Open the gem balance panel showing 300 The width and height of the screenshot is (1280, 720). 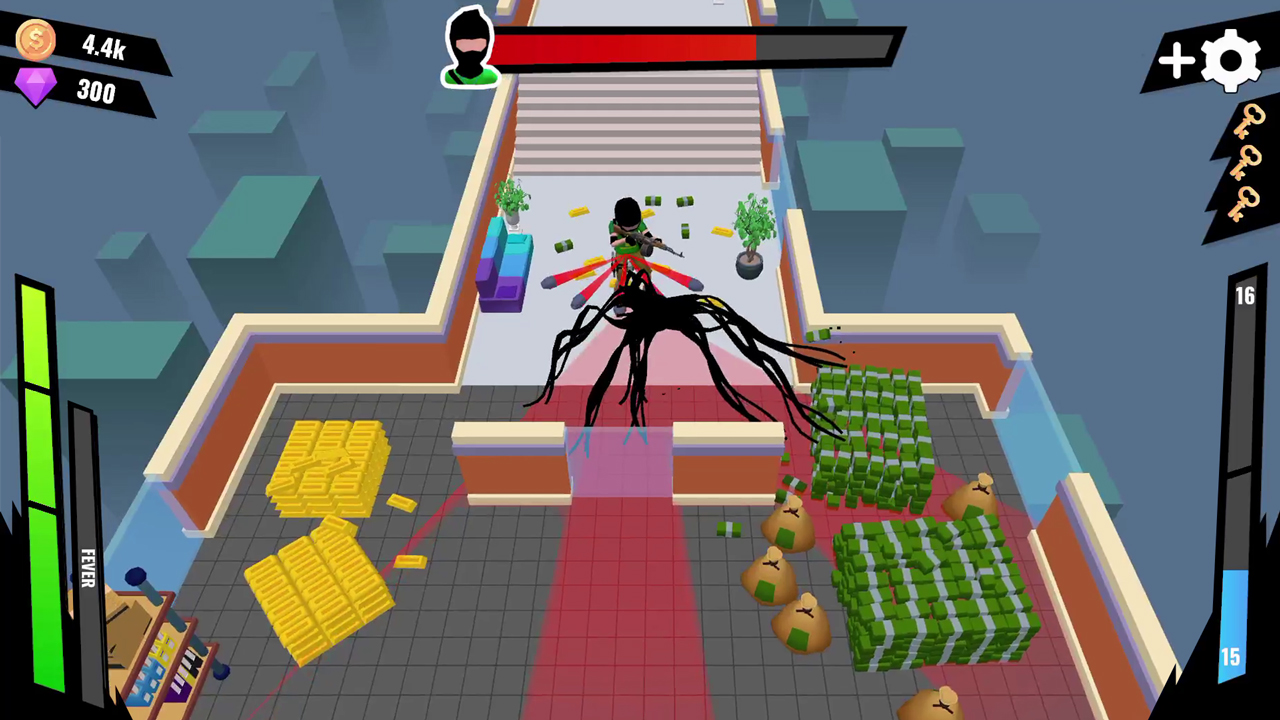click(x=94, y=92)
